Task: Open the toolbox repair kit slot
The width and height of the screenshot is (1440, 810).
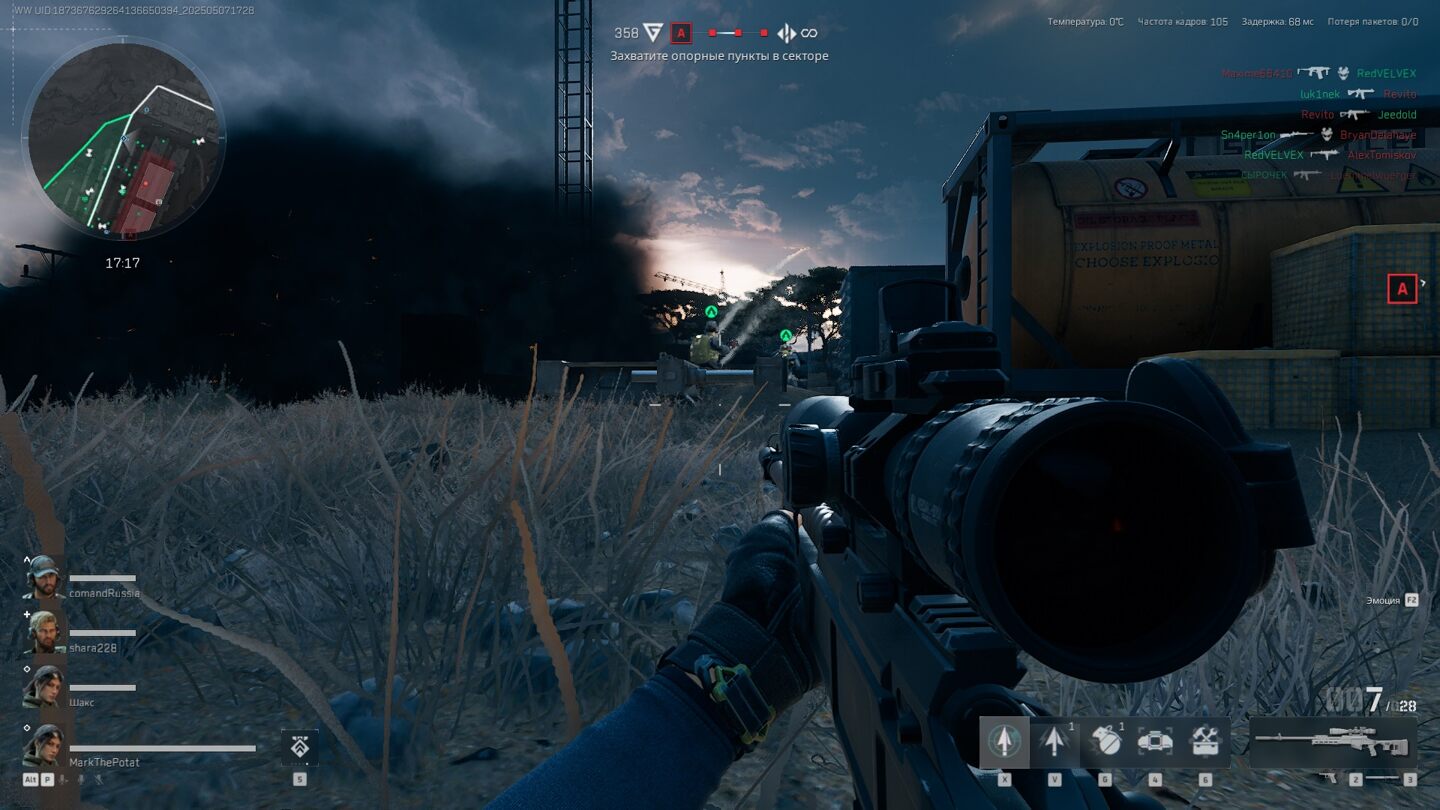Action: point(1205,741)
